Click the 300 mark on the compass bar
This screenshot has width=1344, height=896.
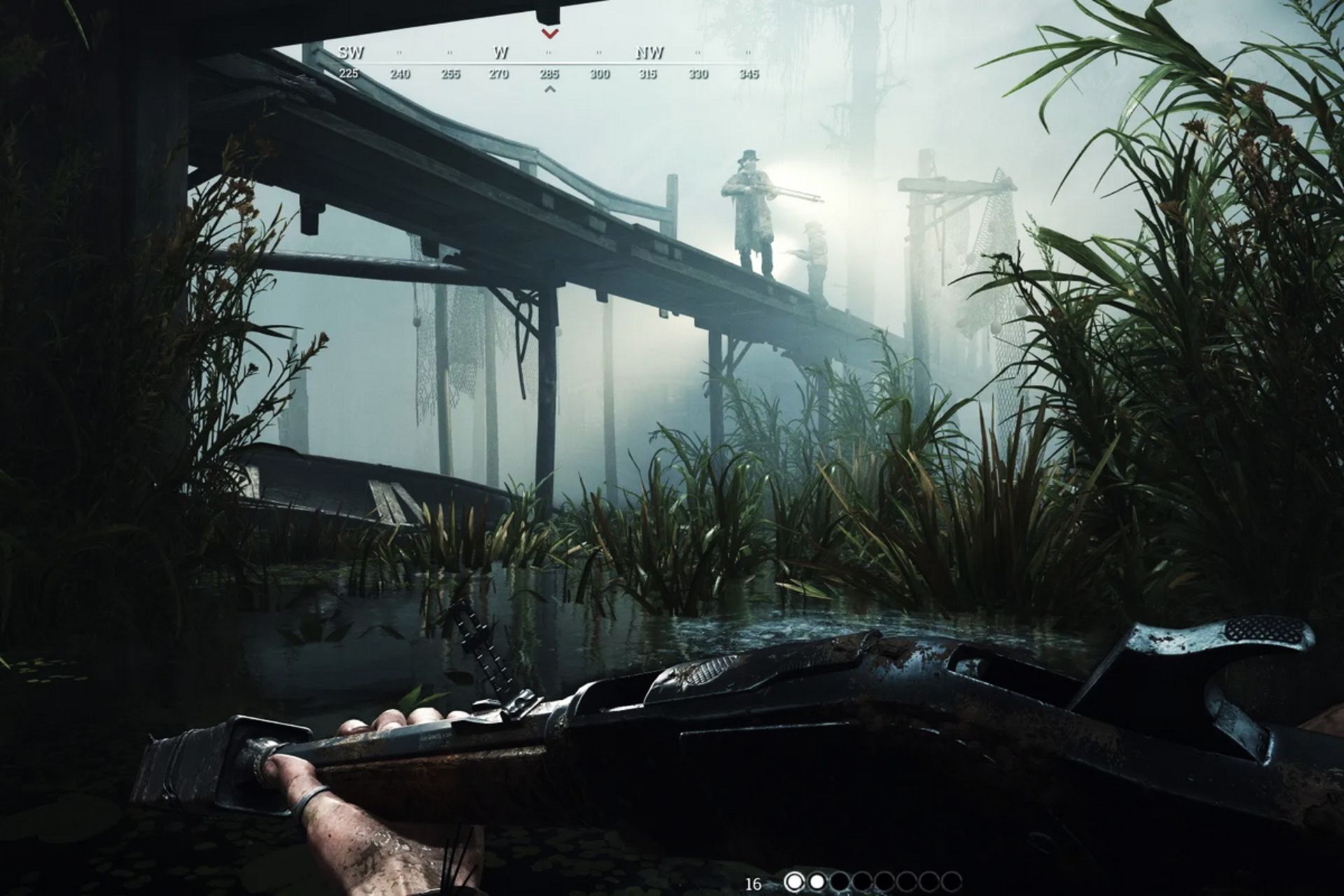tap(601, 73)
